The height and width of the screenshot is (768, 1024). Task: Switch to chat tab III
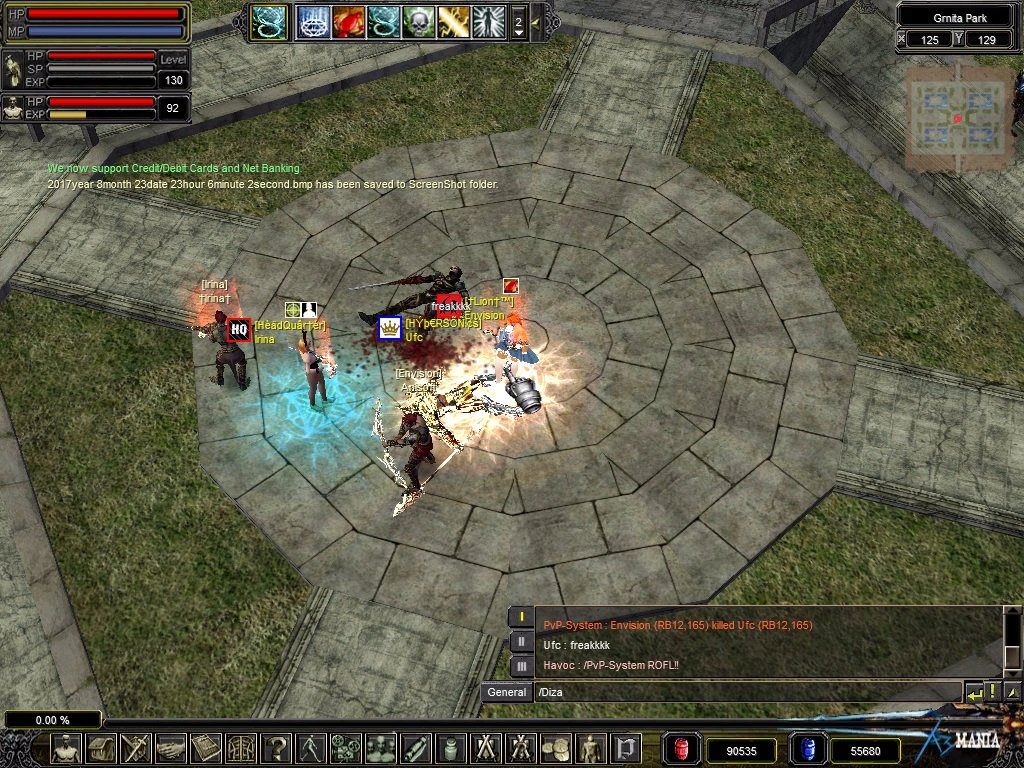521,665
